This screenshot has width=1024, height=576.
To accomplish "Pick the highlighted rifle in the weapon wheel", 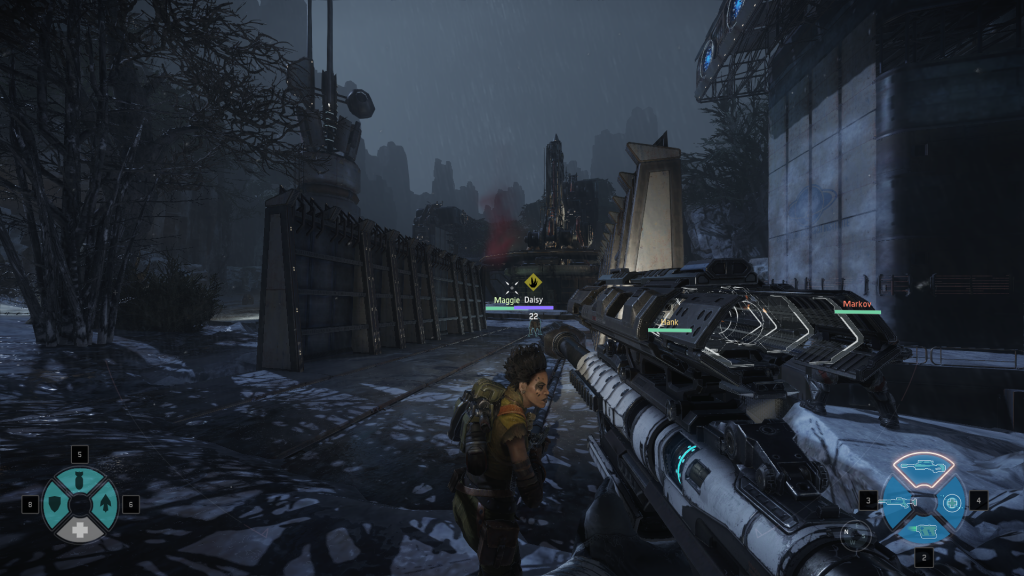I will 922,467.
